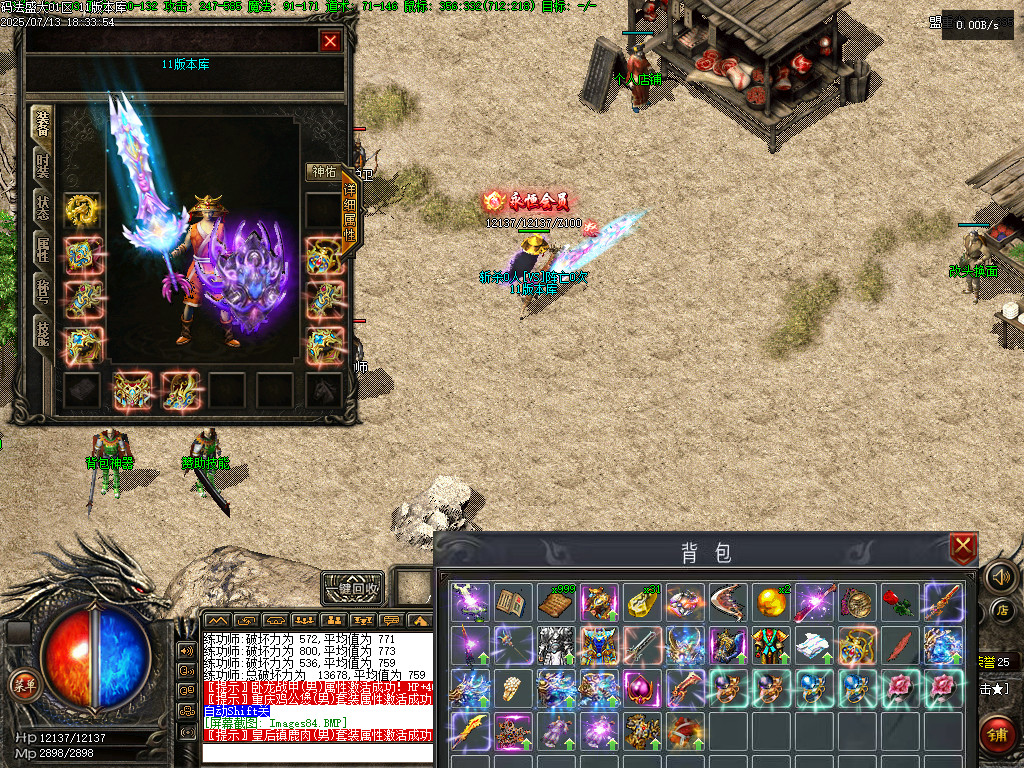Open the 状态 (status) tab

(42, 208)
